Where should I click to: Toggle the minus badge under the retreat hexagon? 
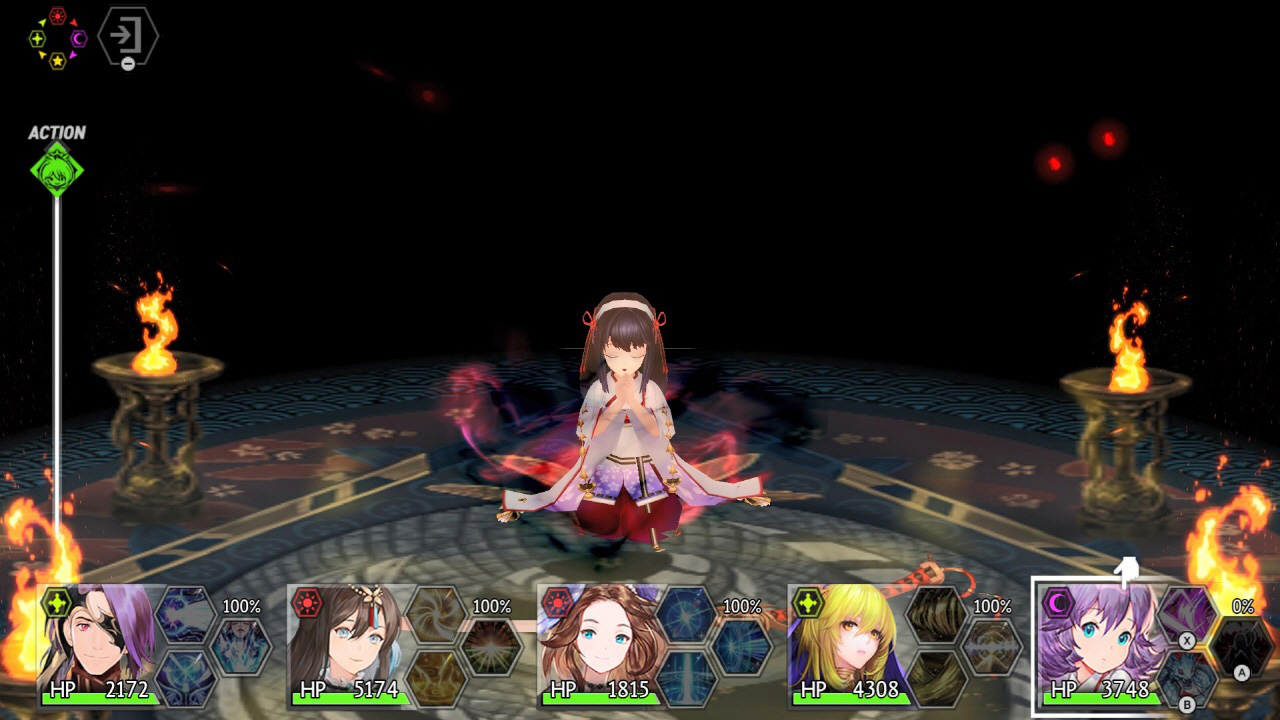coord(128,62)
